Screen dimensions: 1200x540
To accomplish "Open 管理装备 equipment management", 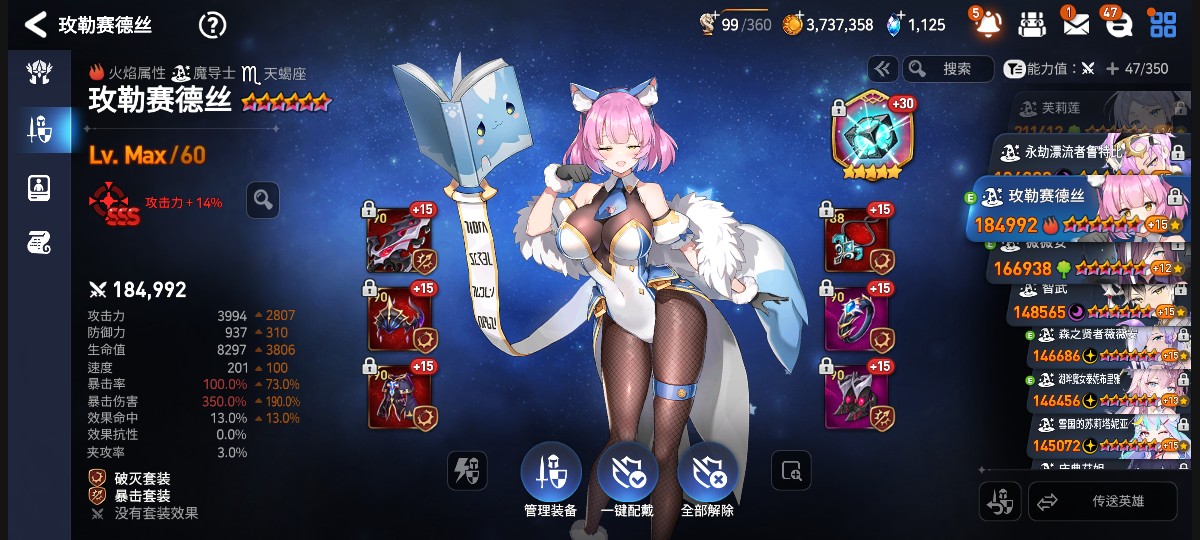I will tap(550, 475).
